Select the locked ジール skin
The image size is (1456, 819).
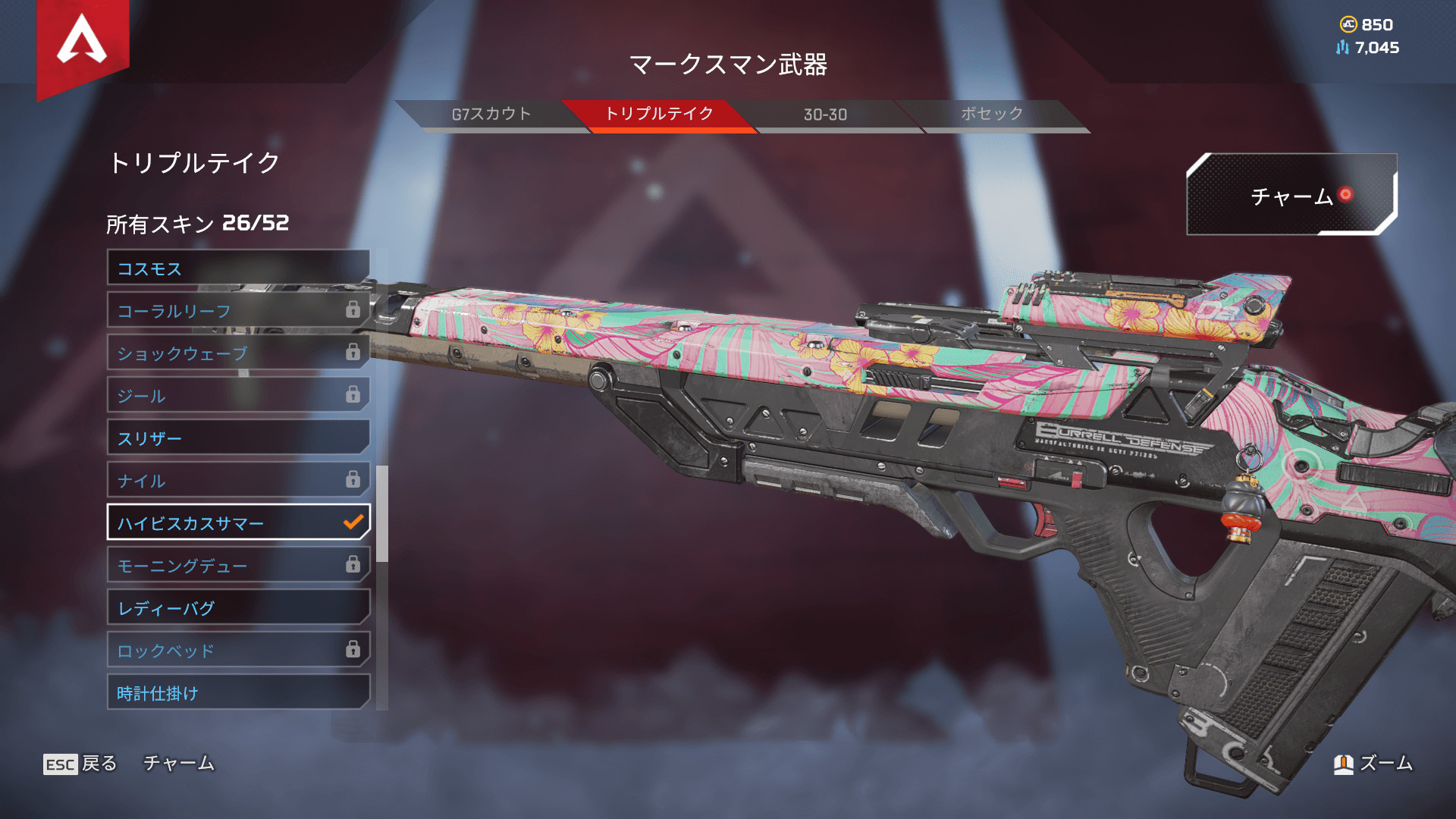pos(238,396)
